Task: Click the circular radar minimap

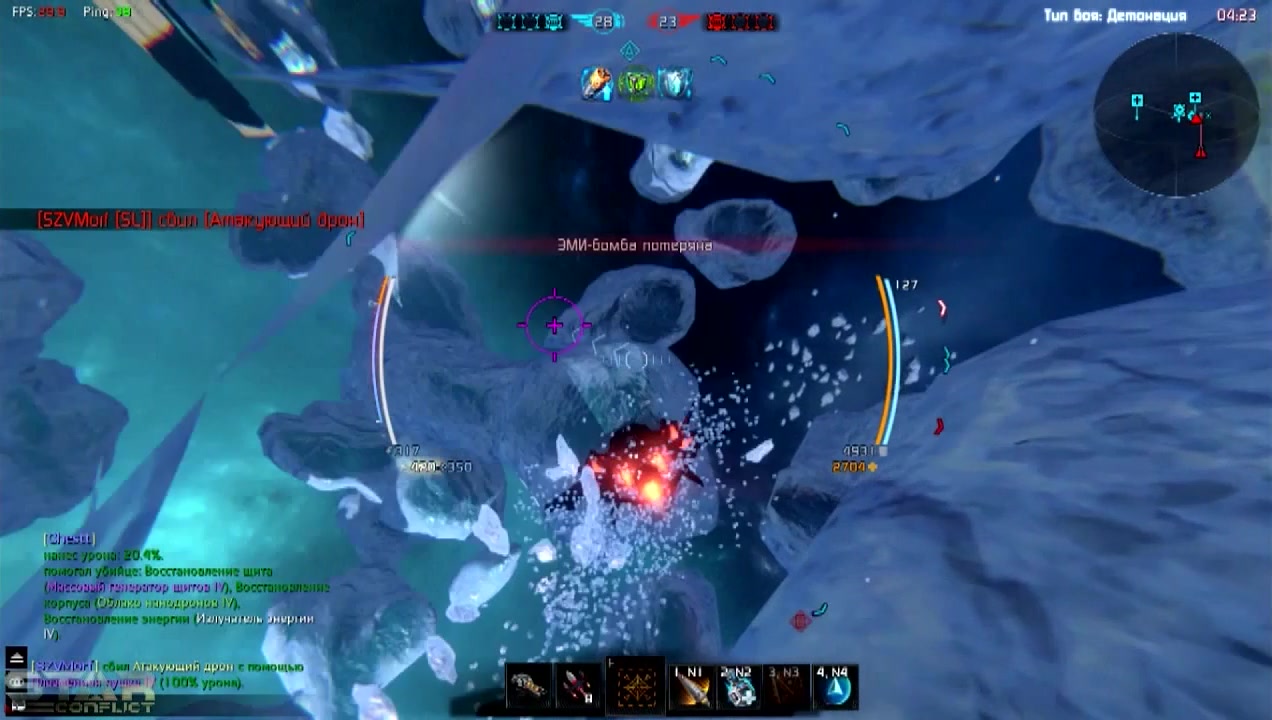Action: (x=1176, y=114)
